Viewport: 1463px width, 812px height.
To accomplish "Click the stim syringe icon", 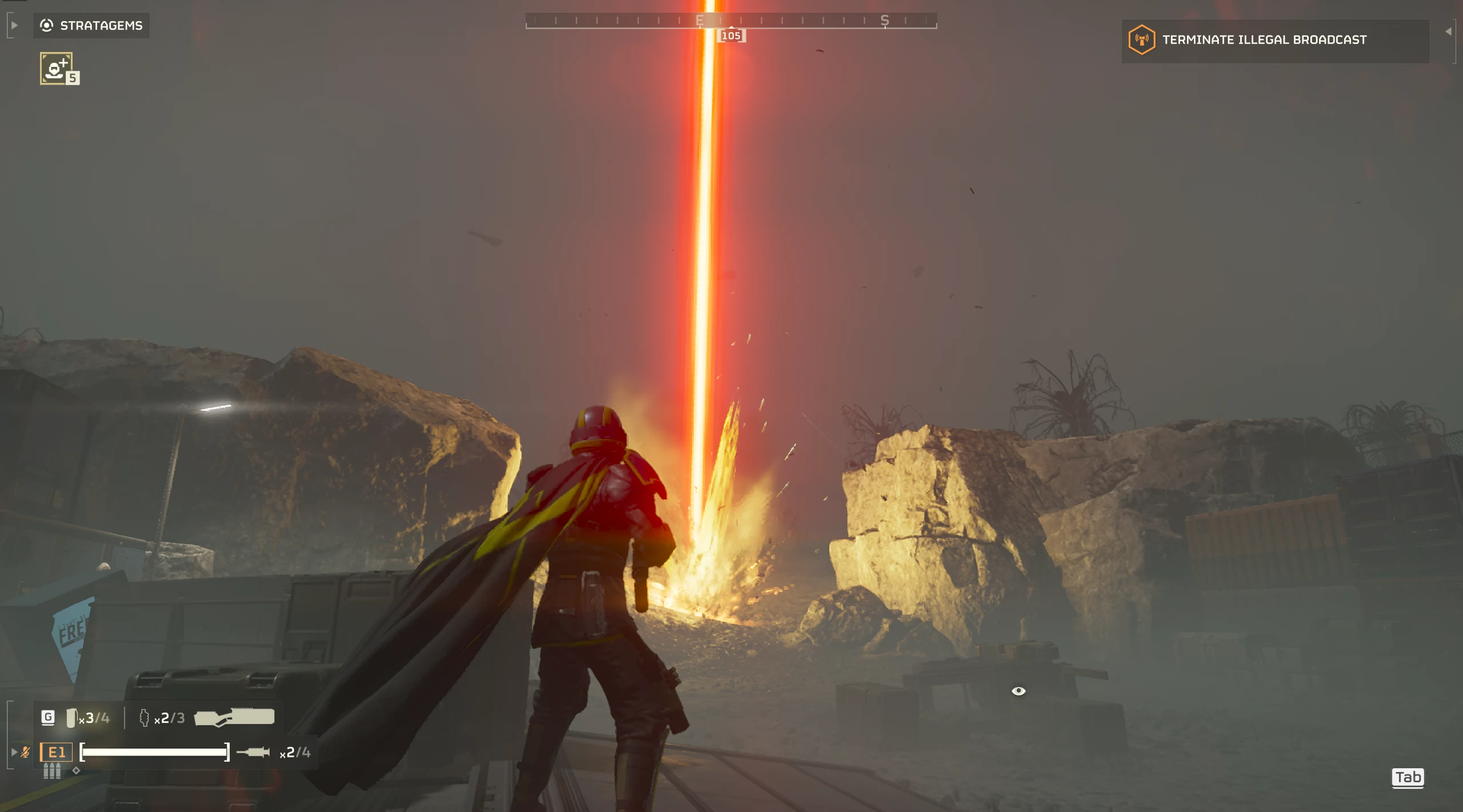I will coord(253,752).
